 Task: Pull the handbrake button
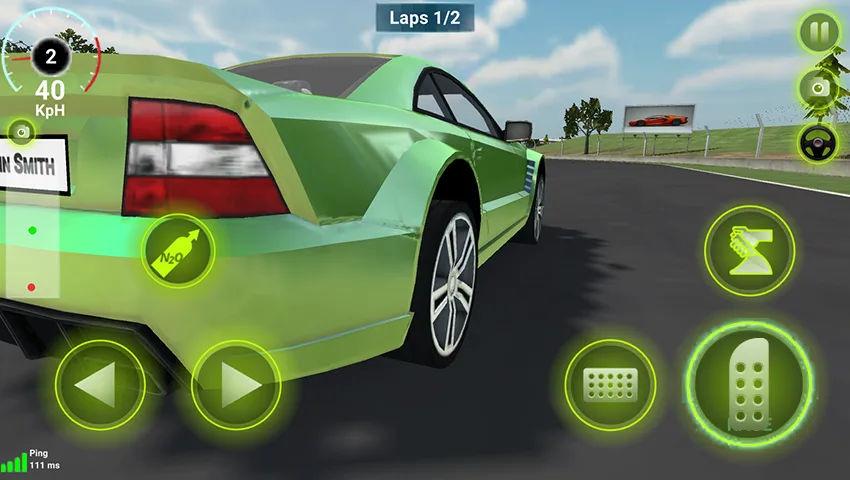tap(749, 250)
